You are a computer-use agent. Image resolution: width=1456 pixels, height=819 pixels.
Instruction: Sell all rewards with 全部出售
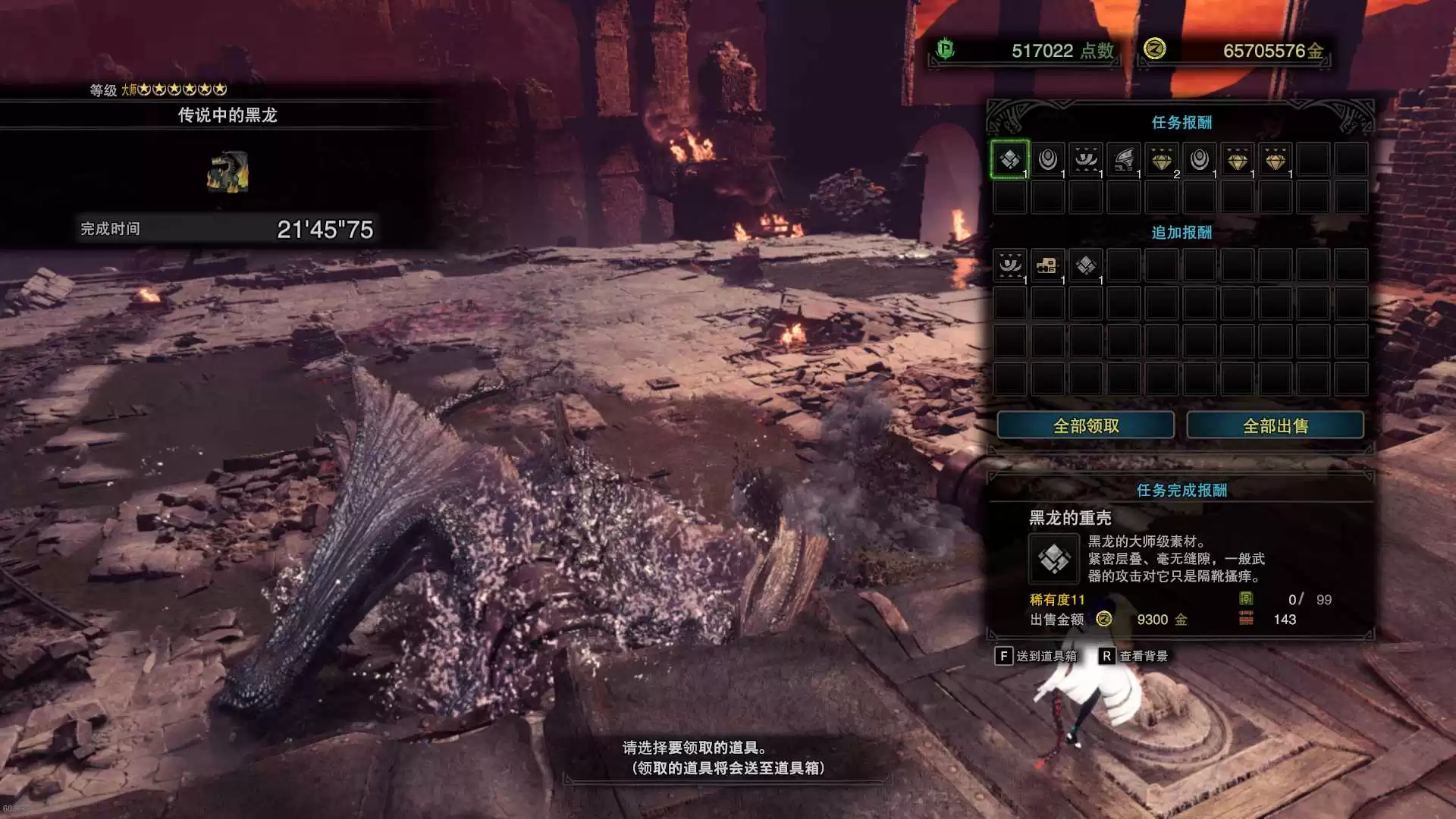[1275, 425]
